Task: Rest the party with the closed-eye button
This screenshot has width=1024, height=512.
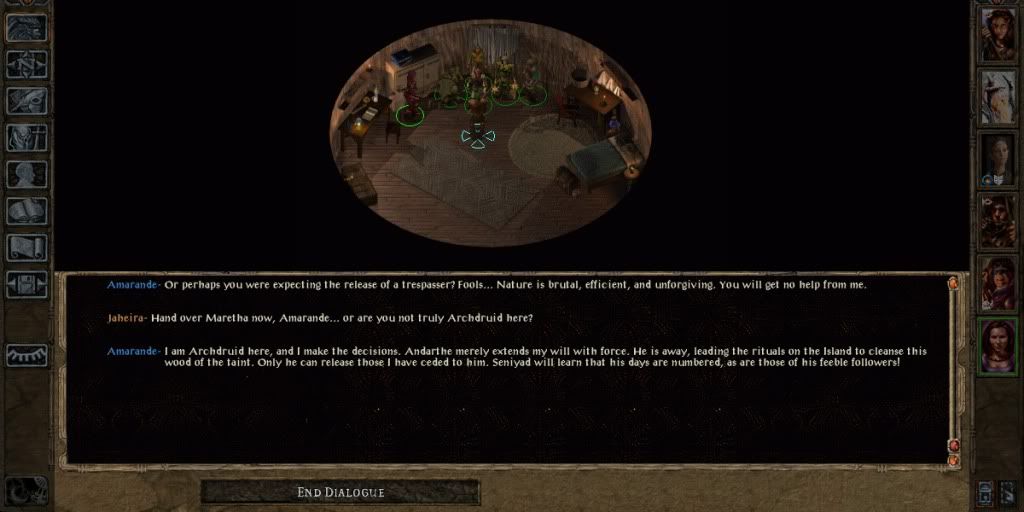Action: pos(28,355)
